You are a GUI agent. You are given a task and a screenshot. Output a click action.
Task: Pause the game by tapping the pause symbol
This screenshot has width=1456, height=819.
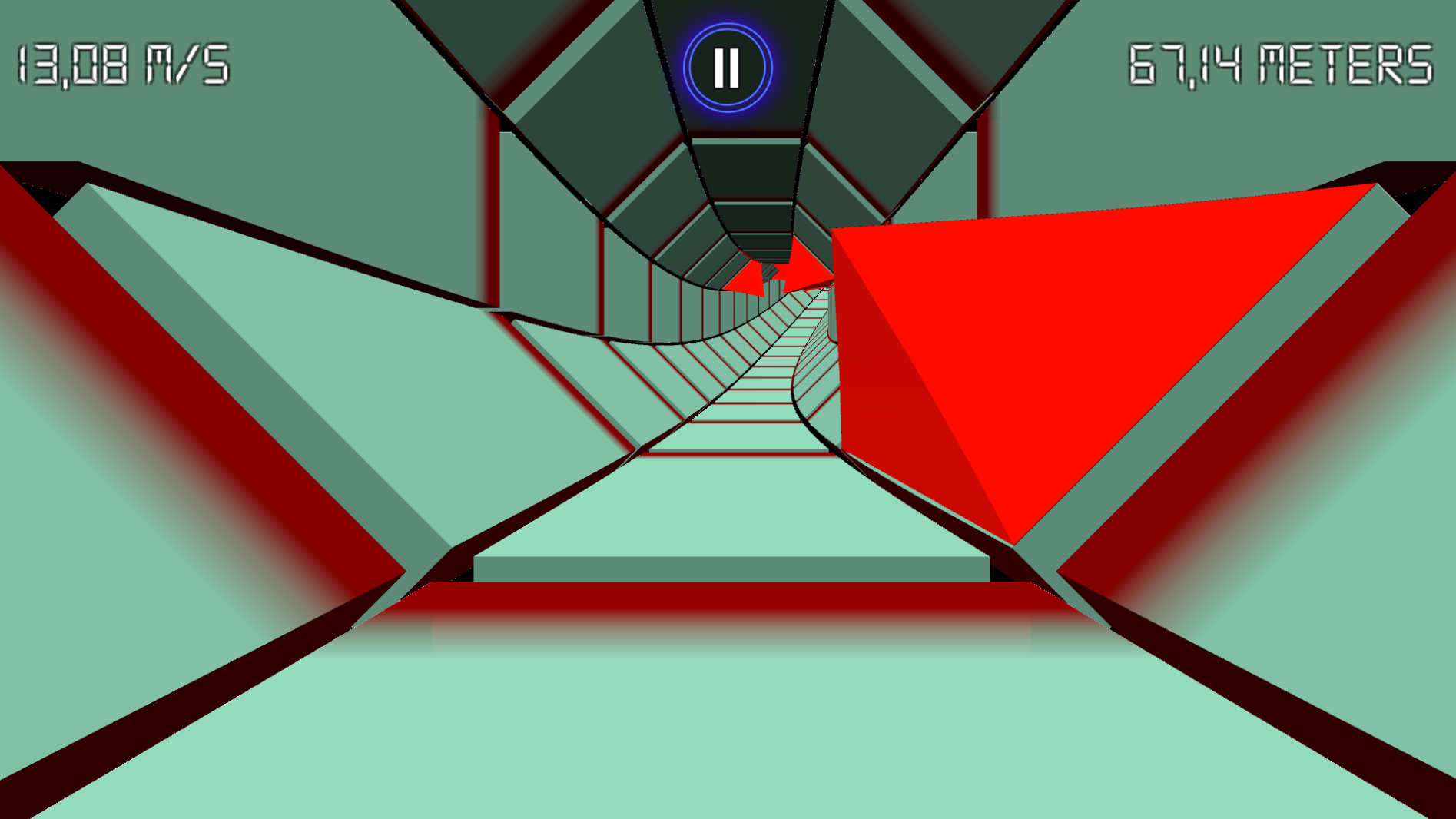click(x=727, y=67)
